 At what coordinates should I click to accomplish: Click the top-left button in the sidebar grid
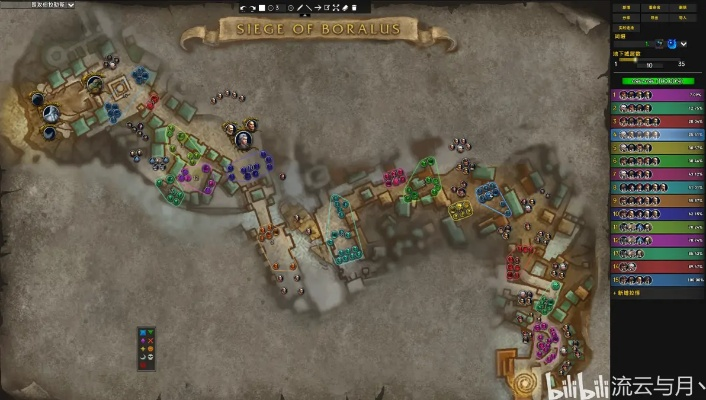(626, 7)
